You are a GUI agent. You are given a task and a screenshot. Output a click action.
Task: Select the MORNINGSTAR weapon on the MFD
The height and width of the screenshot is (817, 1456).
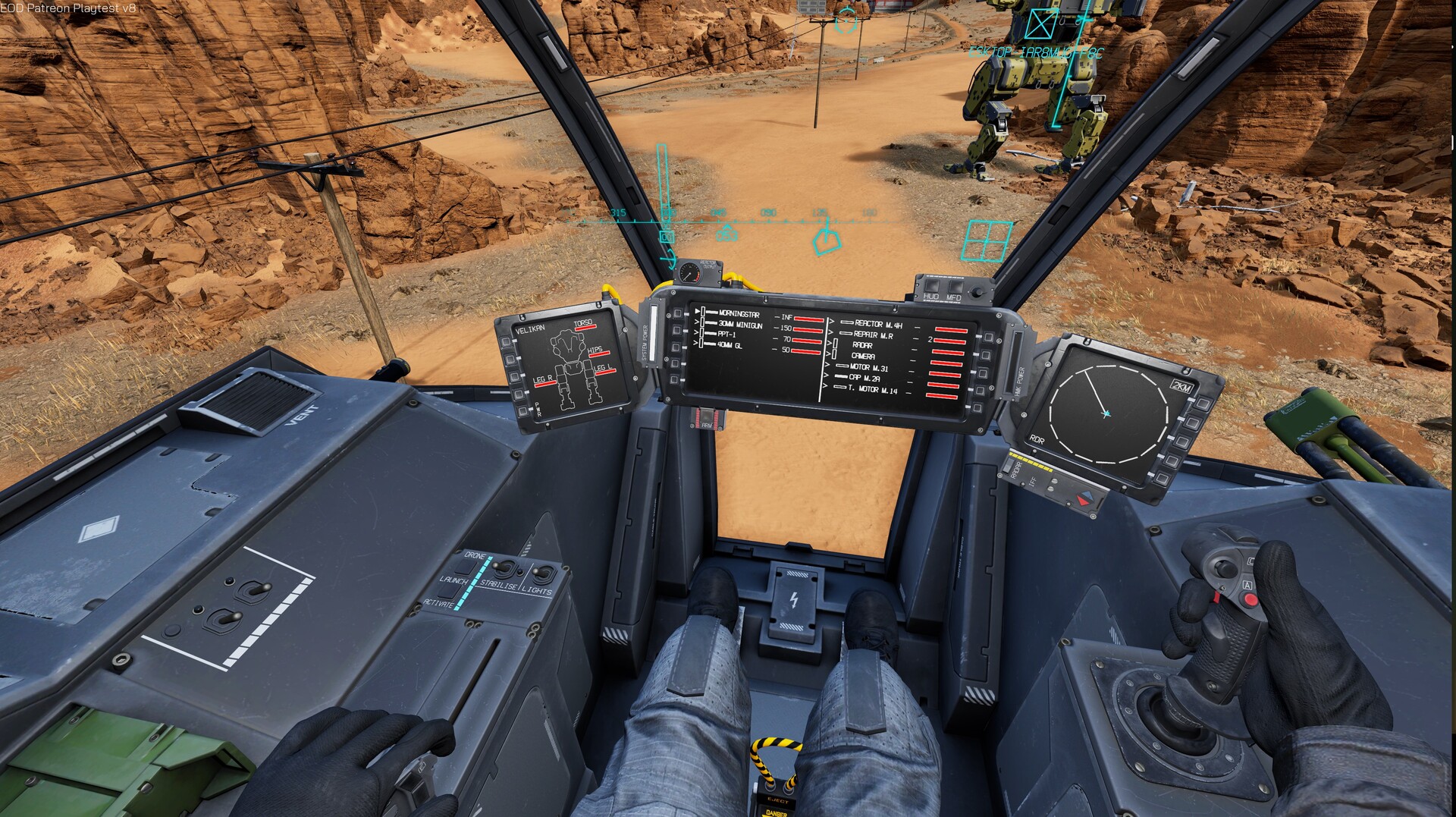tap(739, 313)
